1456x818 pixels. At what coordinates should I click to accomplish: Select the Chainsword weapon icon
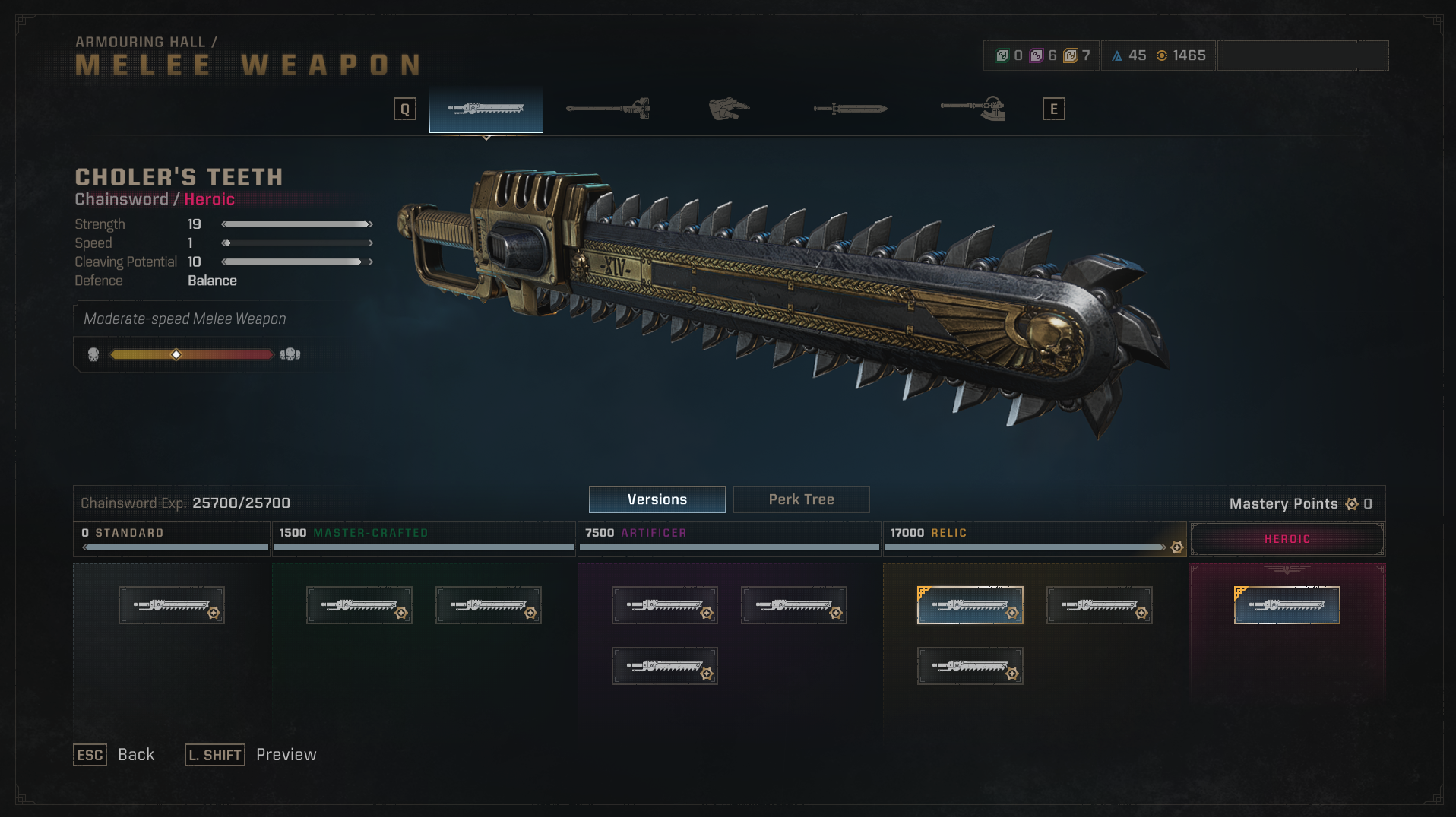486,109
